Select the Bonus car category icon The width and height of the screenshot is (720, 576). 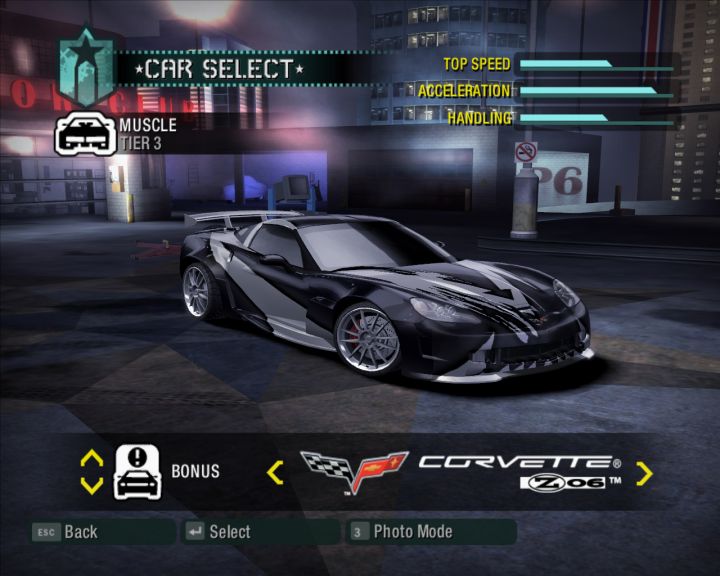(138, 472)
